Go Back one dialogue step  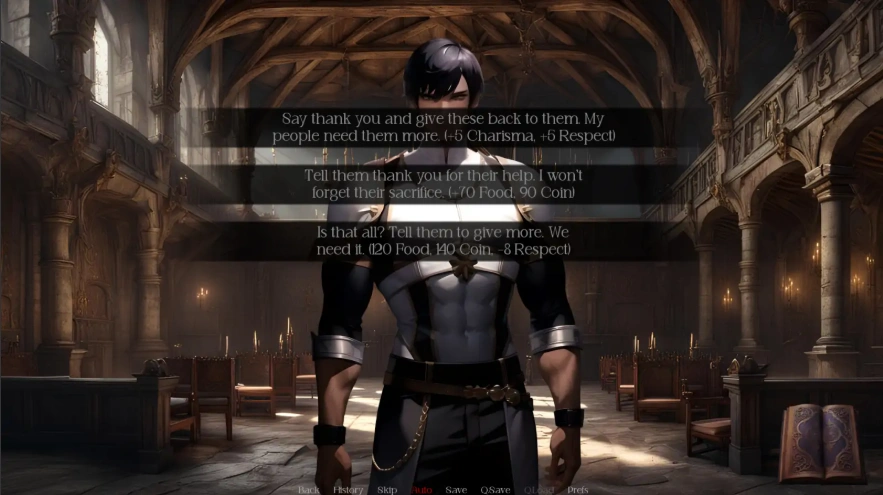(x=309, y=490)
